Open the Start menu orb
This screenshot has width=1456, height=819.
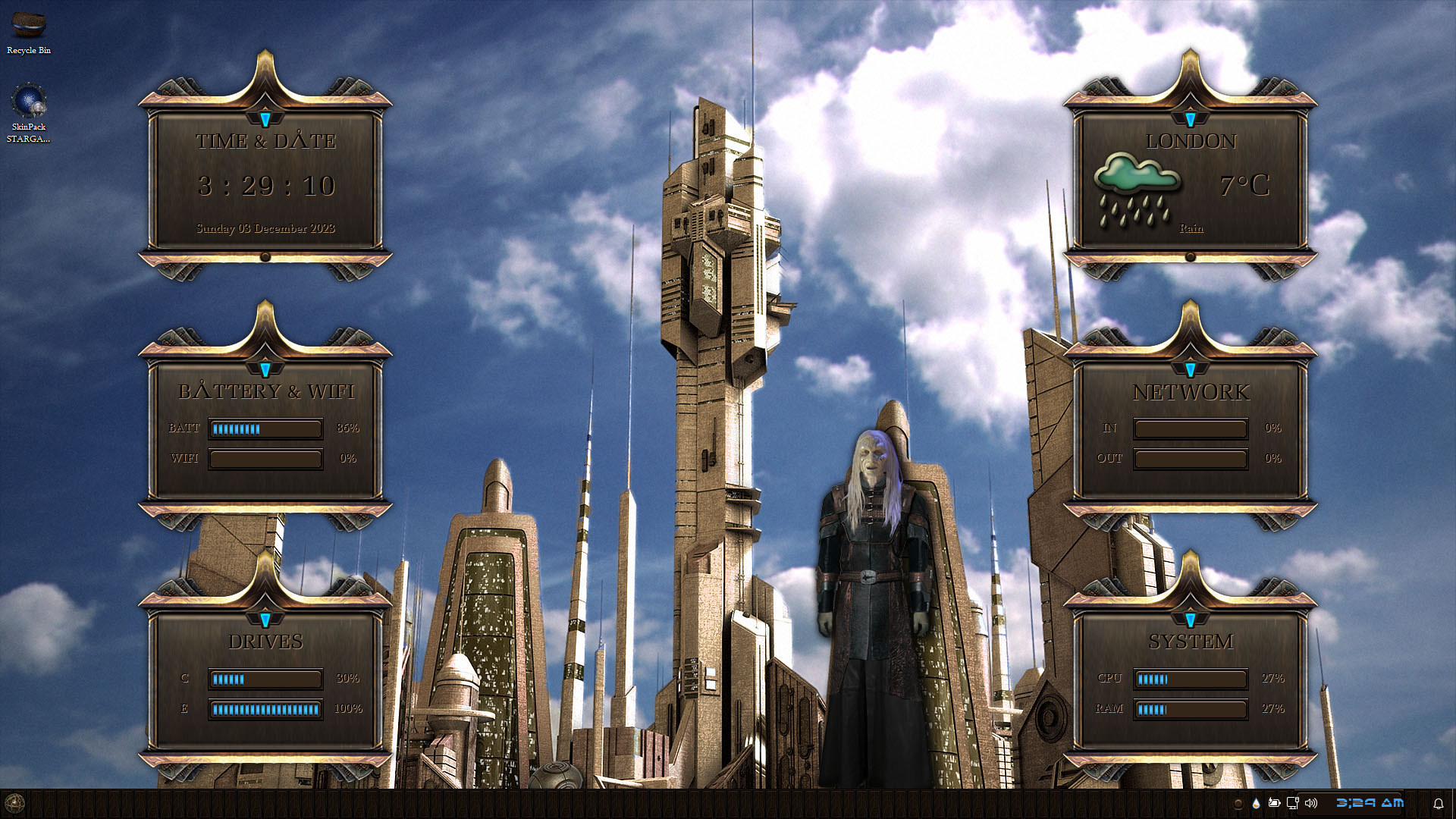click(14, 803)
